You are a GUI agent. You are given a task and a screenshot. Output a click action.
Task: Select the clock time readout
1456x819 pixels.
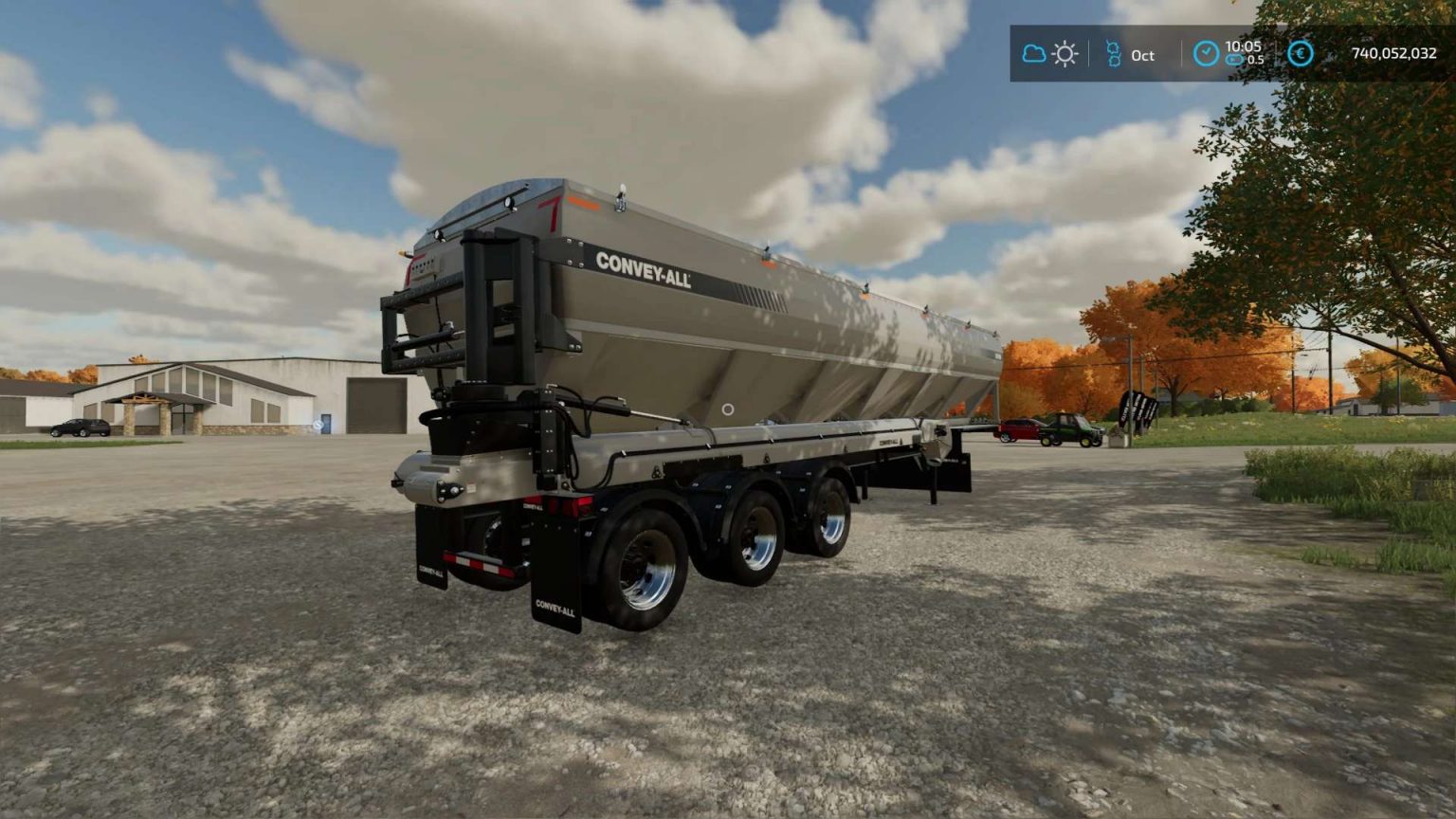coord(1244,45)
